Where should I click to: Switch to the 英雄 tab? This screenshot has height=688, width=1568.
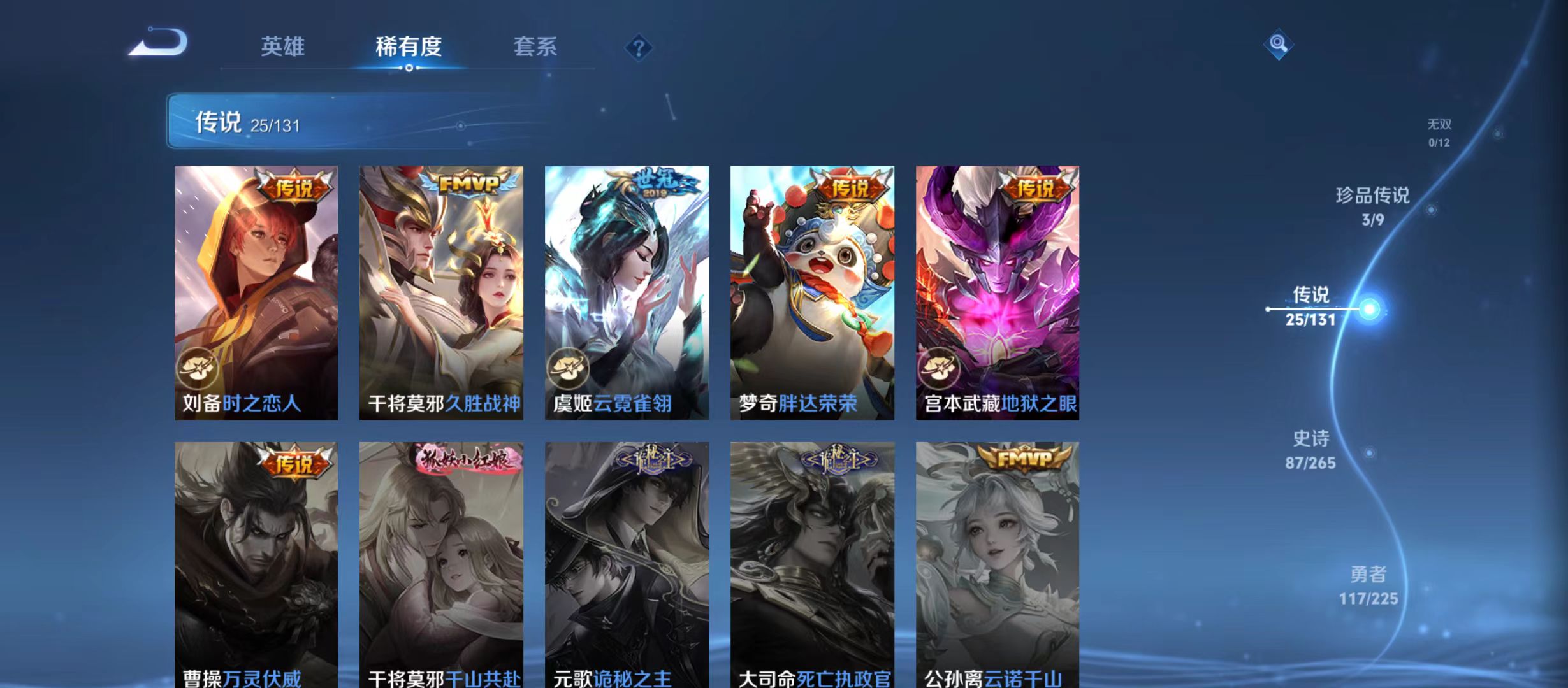pos(283,47)
